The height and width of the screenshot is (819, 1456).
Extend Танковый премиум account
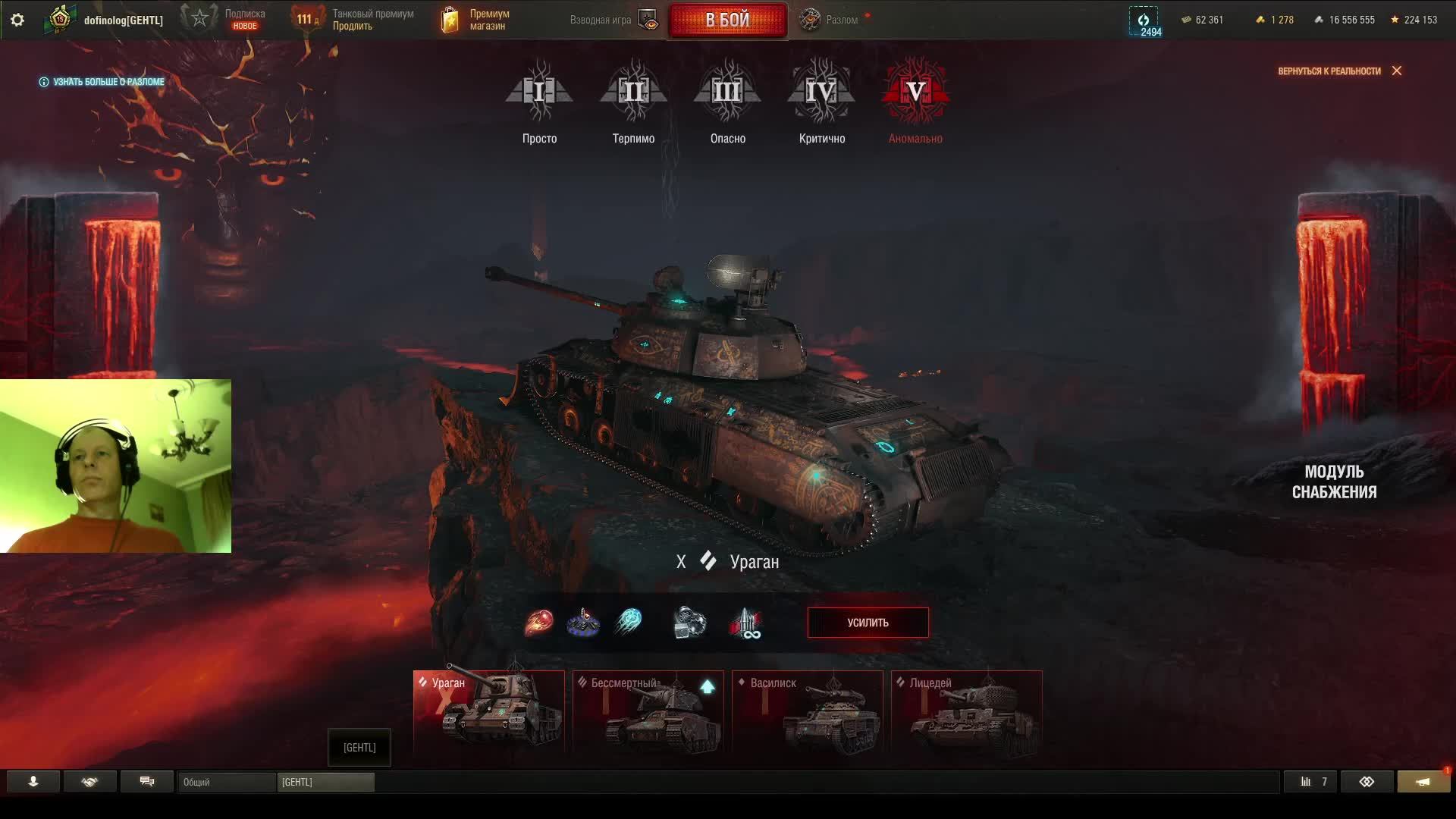(354, 20)
